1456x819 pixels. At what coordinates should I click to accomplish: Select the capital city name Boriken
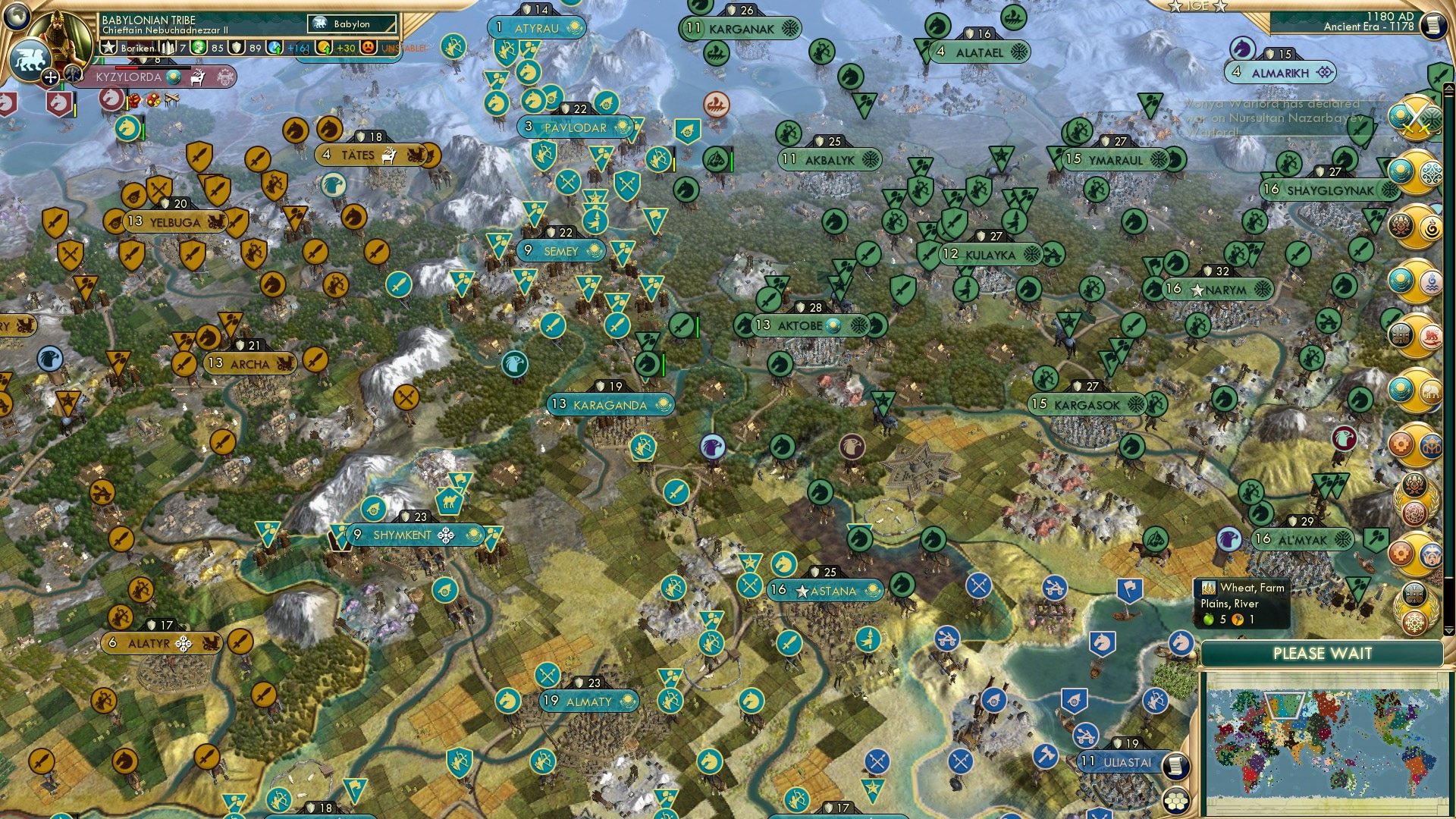coord(137,47)
